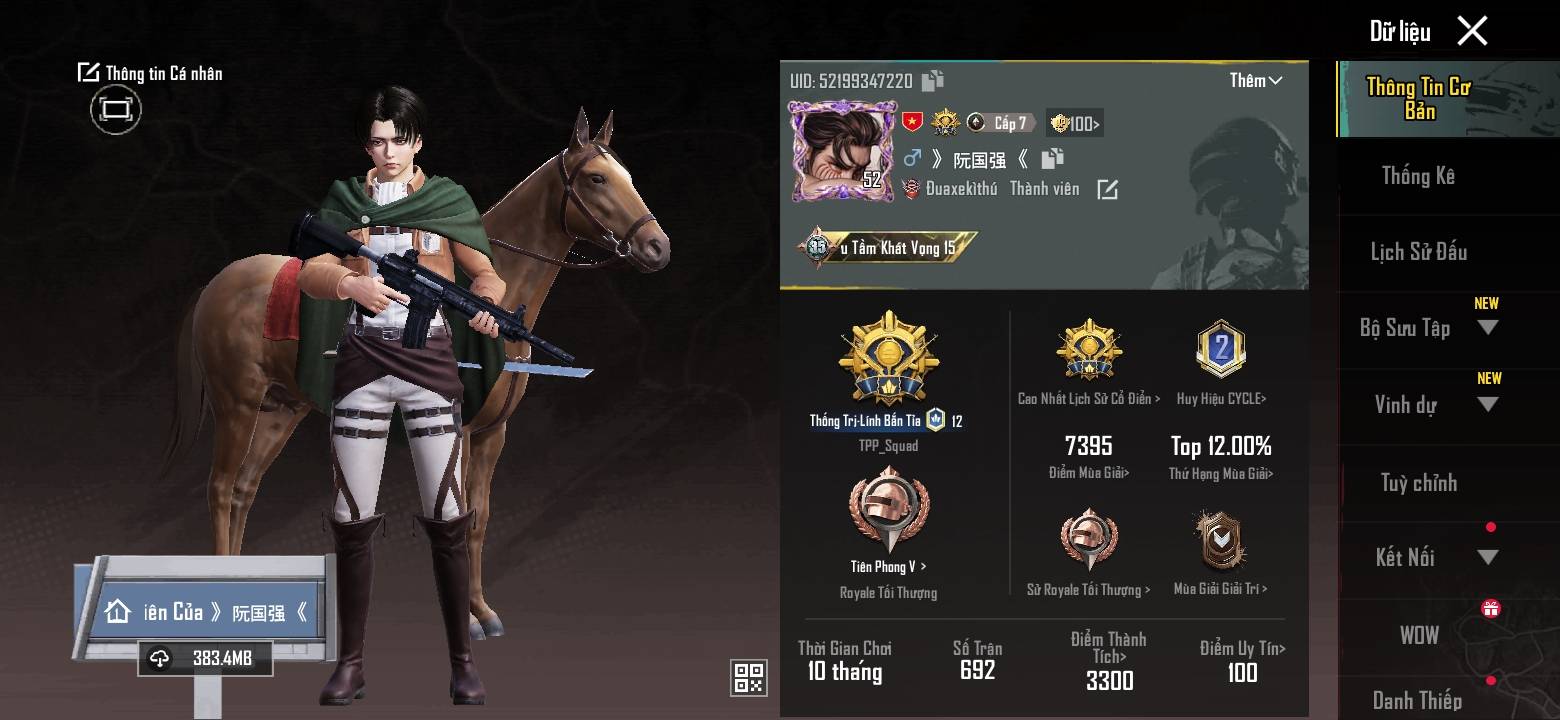Image resolution: width=1560 pixels, height=720 pixels.
Task: Close the profile data screen
Action: pyautogui.click(x=1472, y=31)
